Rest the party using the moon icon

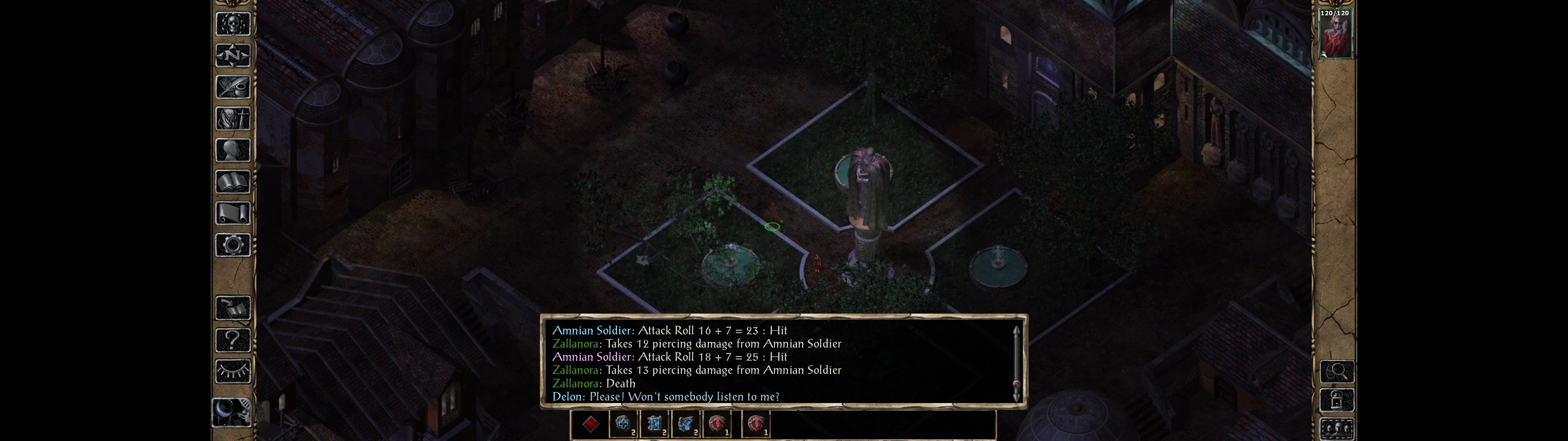point(231,411)
